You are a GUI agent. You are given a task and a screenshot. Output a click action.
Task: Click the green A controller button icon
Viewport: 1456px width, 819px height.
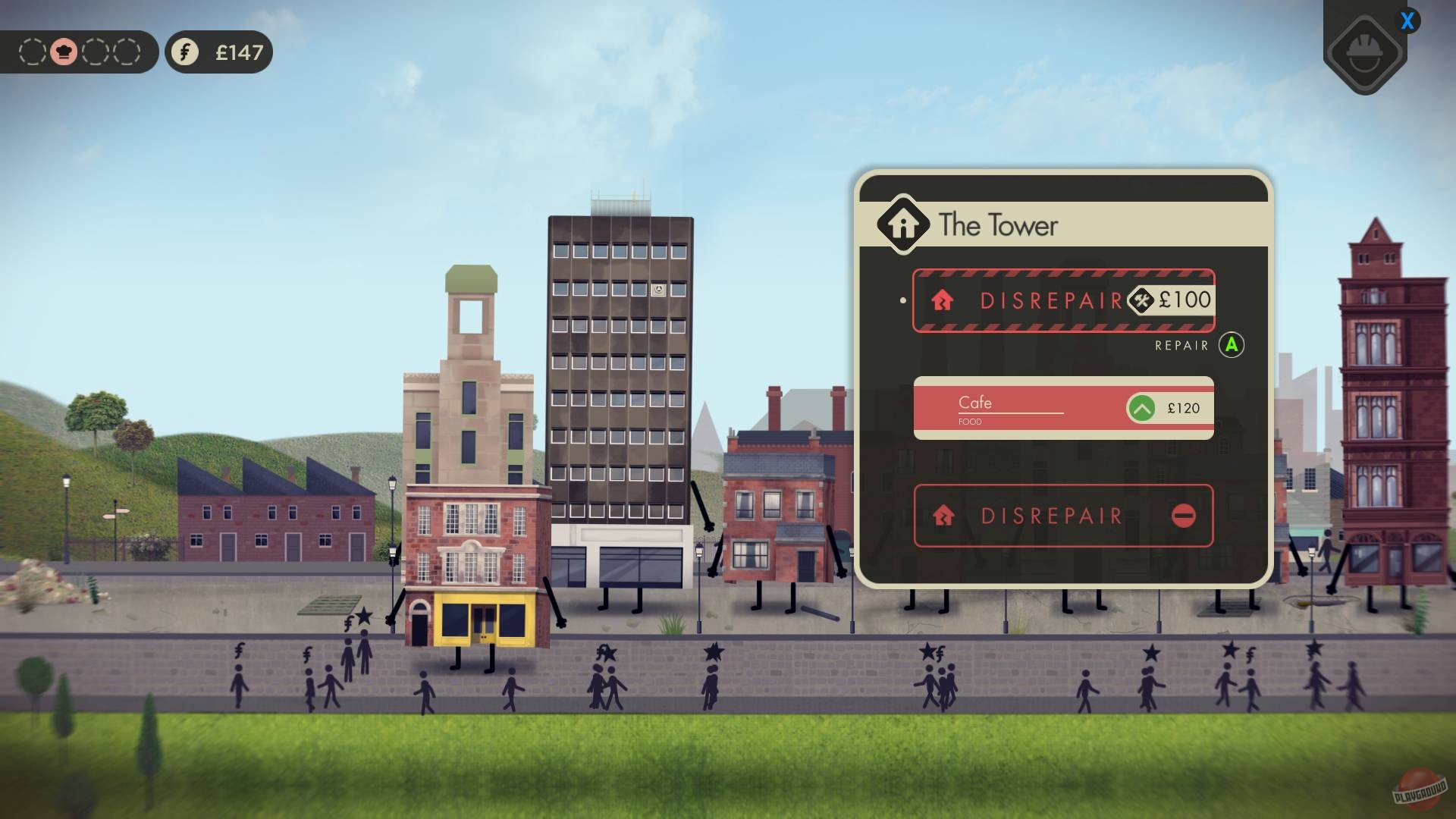pyautogui.click(x=1232, y=345)
